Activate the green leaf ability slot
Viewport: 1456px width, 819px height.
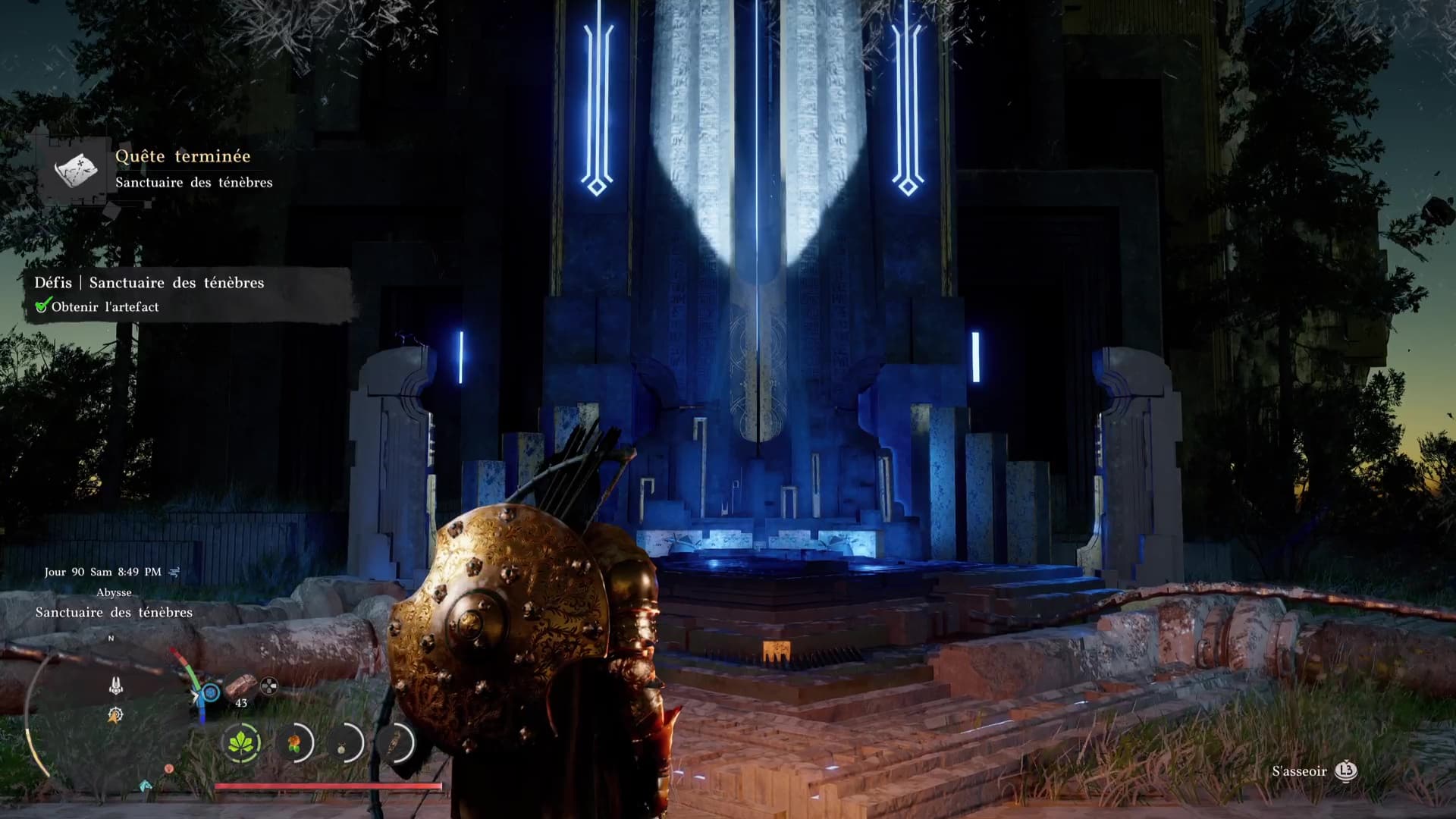coord(242,742)
